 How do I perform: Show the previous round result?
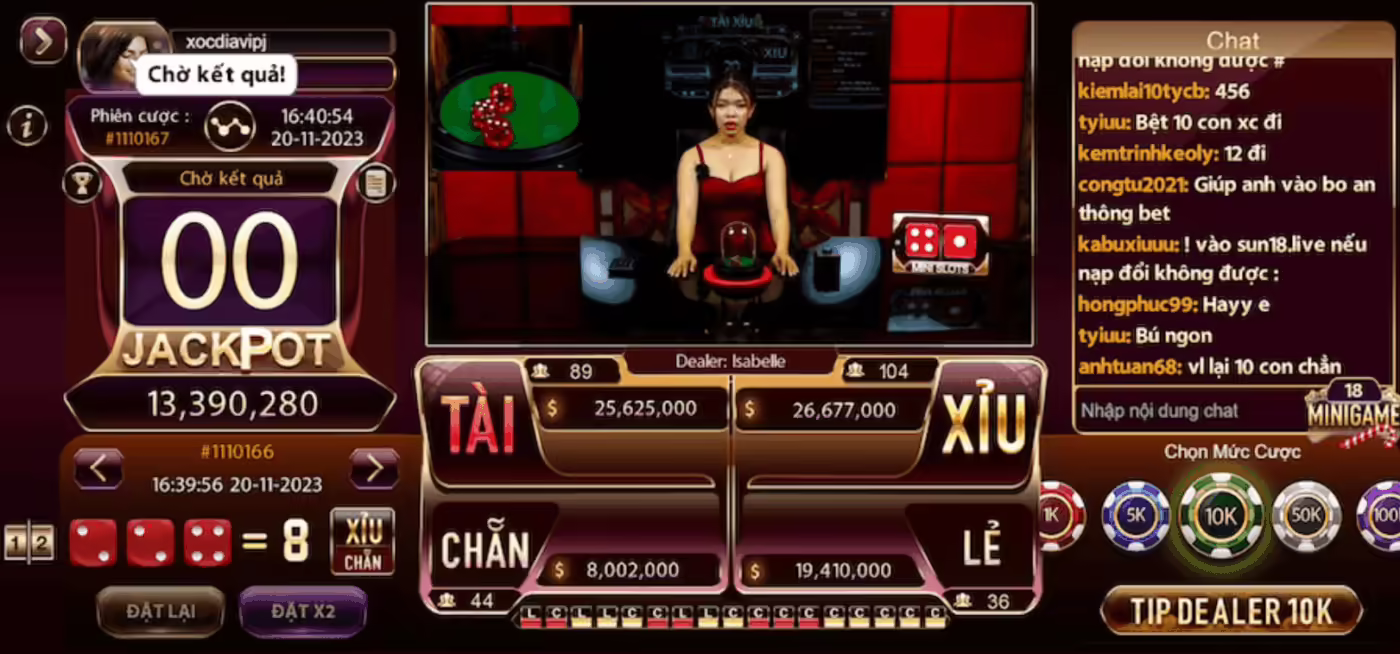[98, 468]
